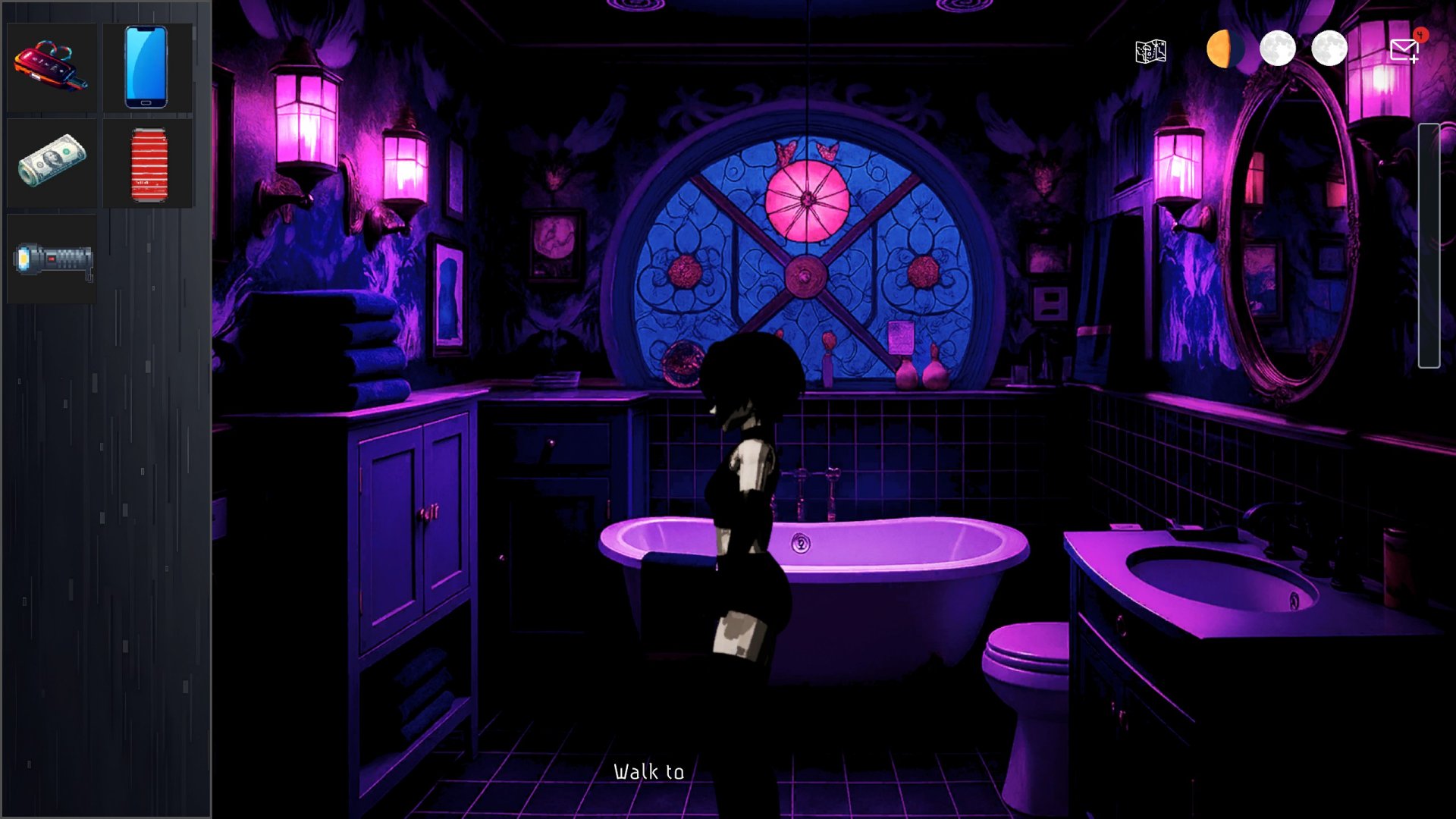
Task: Open the mail envelope with notification badge
Action: click(1404, 50)
